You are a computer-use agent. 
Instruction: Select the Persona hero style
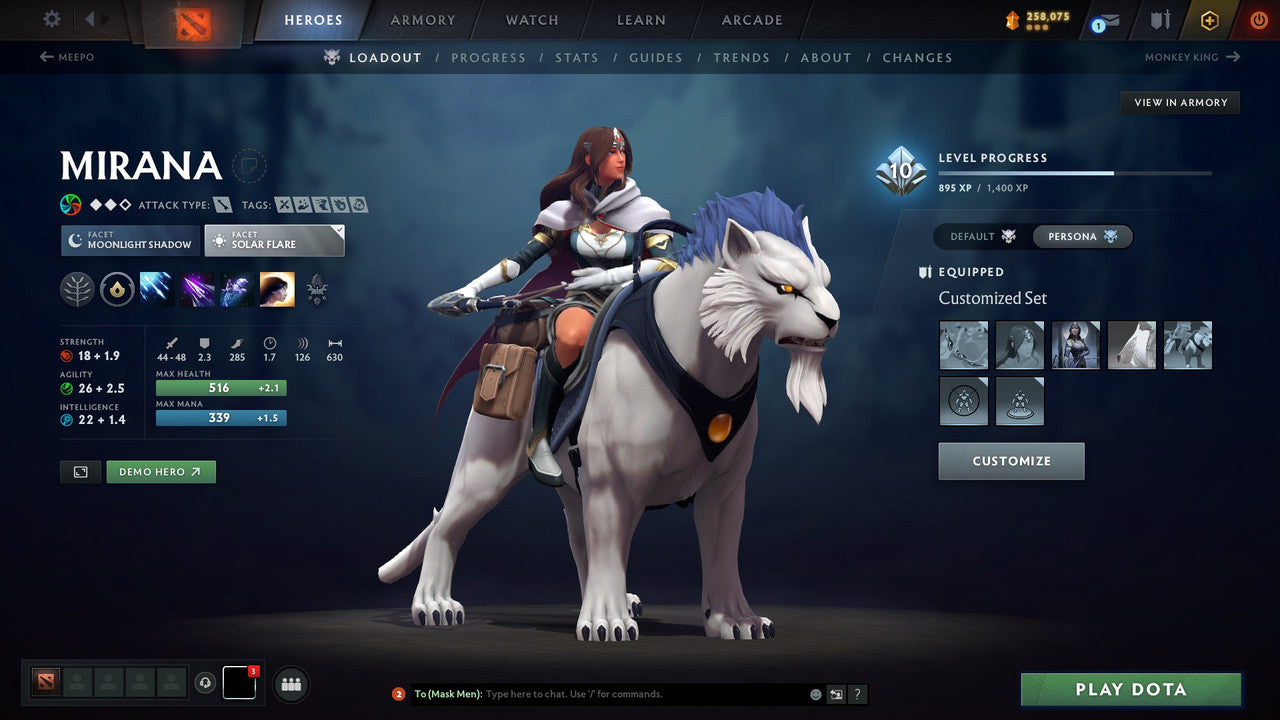point(1081,236)
